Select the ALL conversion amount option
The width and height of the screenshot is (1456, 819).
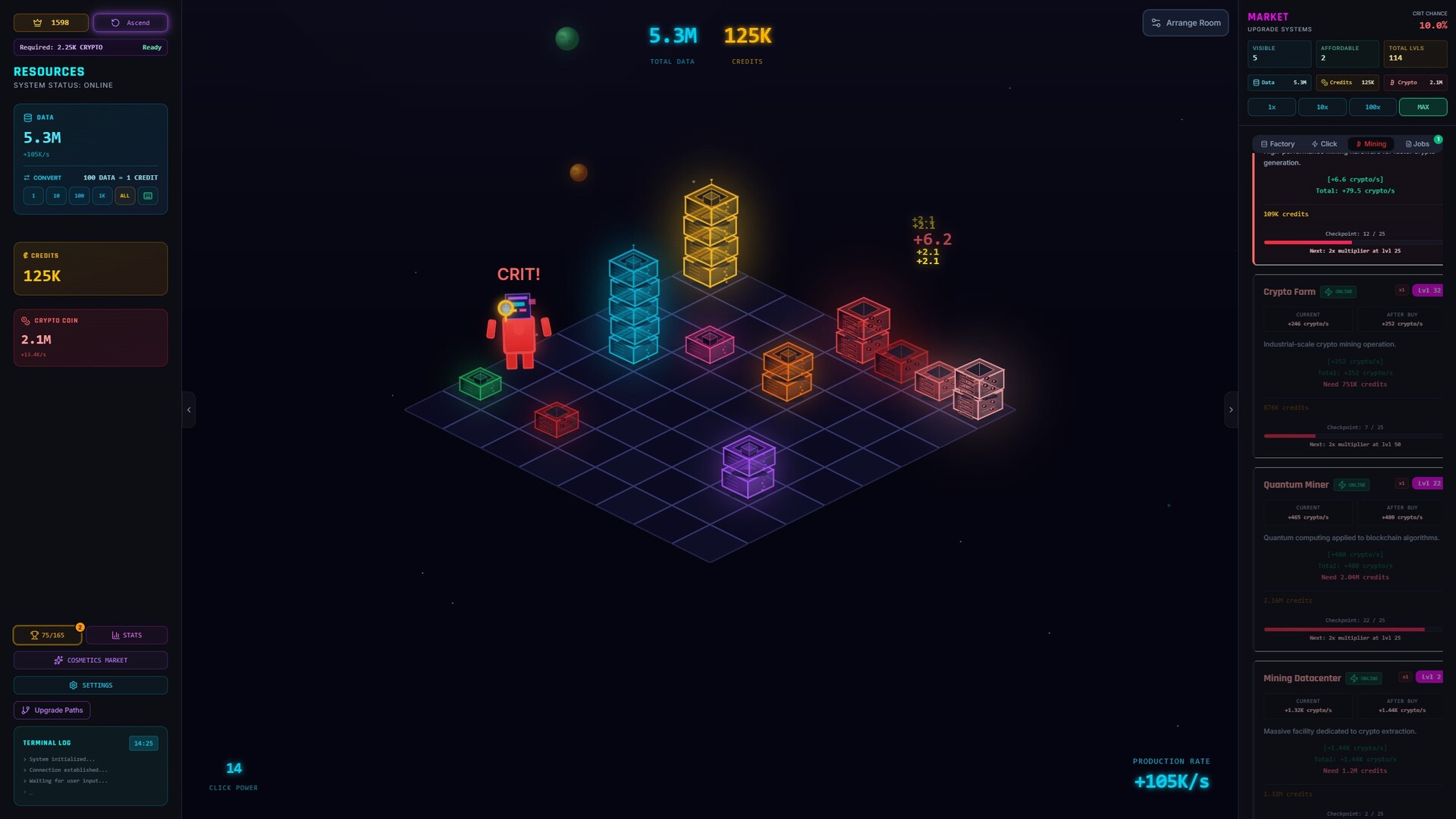click(x=124, y=196)
